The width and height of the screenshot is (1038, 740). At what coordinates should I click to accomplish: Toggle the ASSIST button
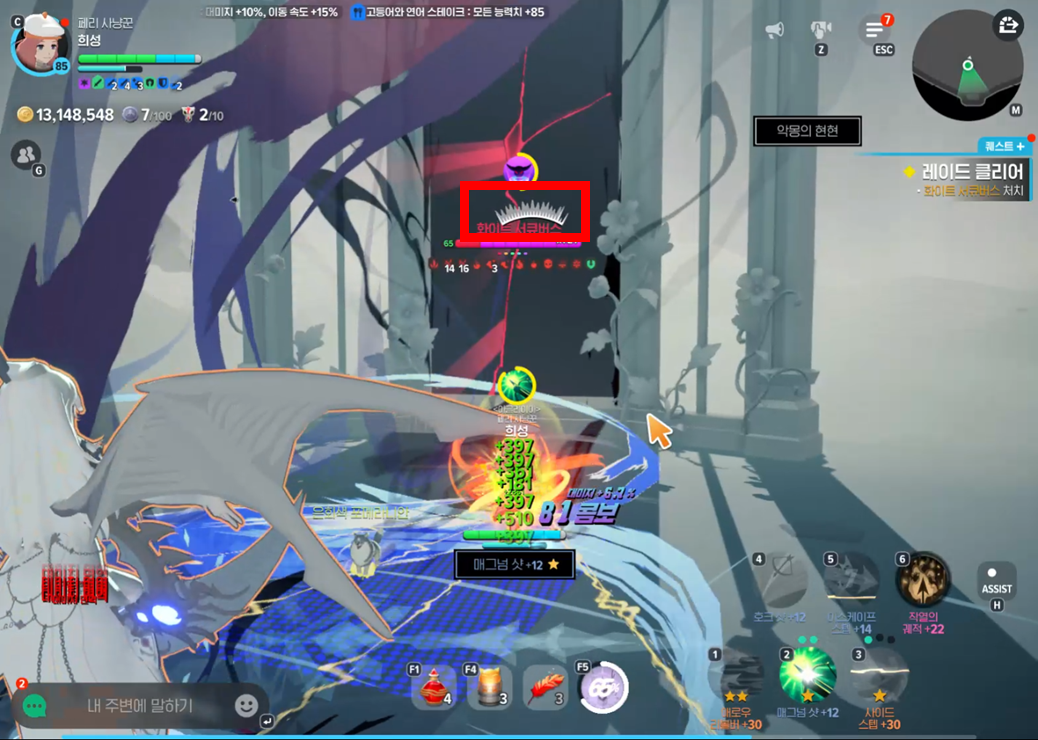pos(996,582)
